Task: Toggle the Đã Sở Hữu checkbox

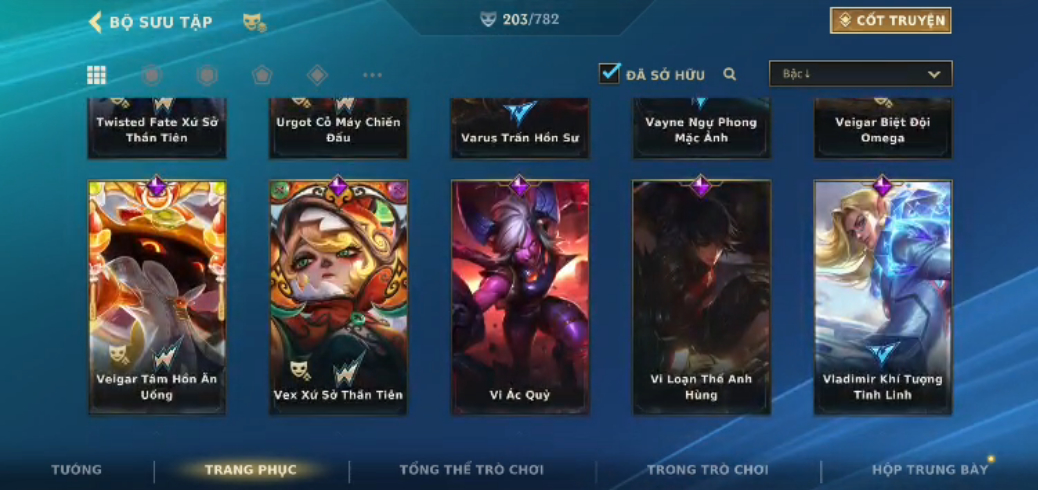Action: (609, 73)
